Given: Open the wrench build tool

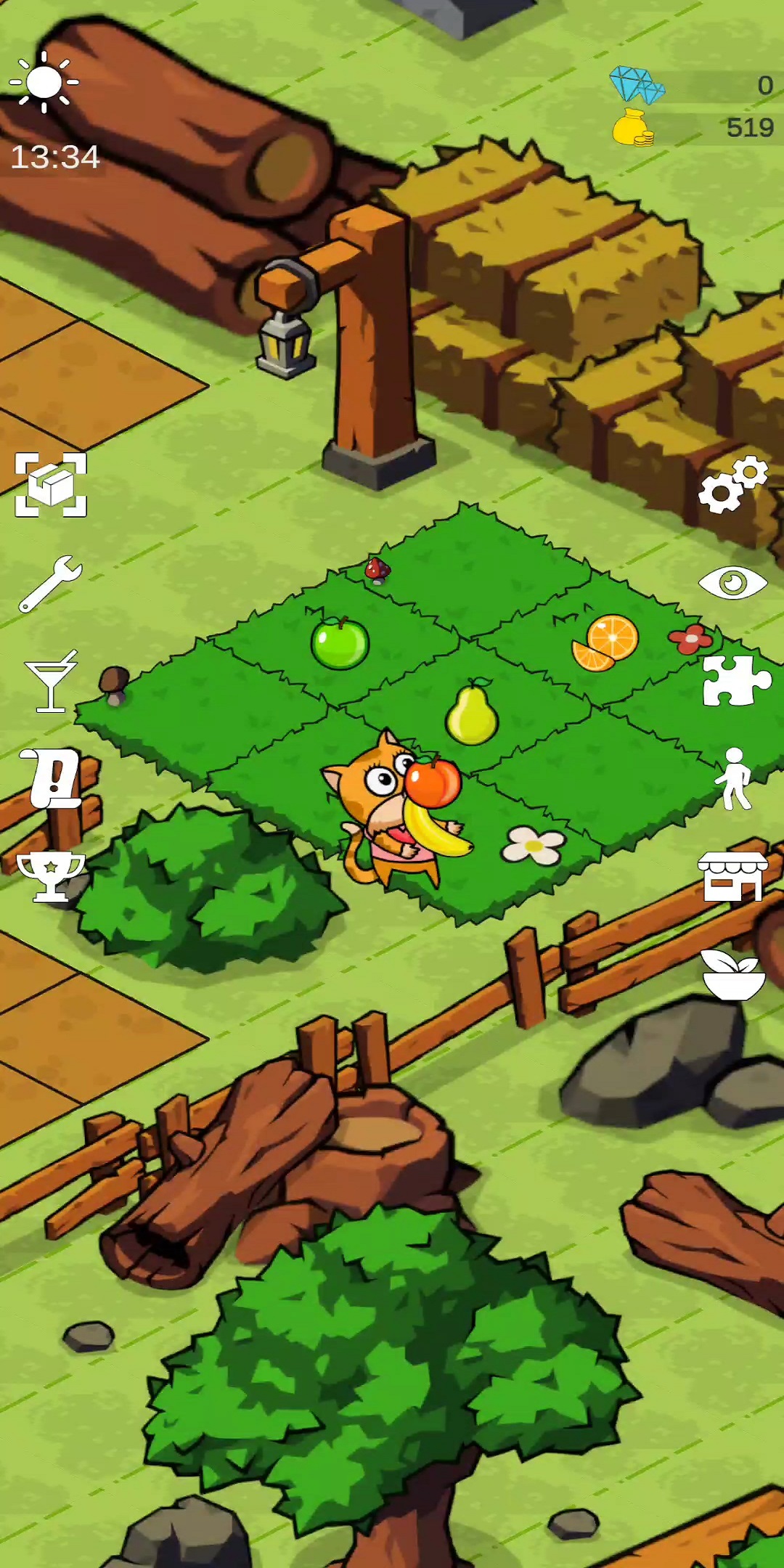Looking at the screenshot, I should (51, 584).
